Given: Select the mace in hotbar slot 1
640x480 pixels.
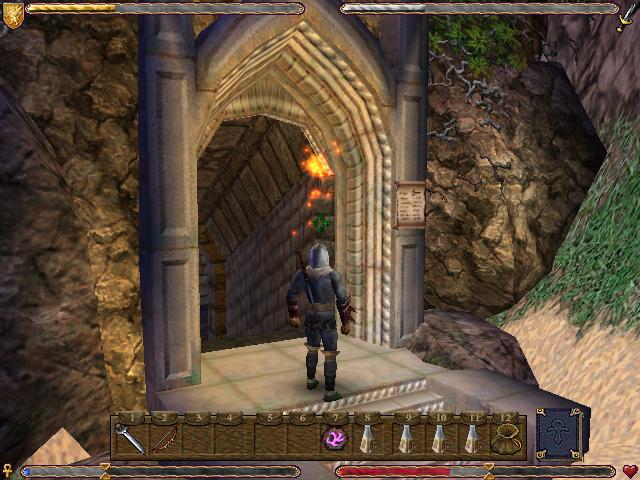Looking at the screenshot, I should pyautogui.click(x=131, y=437).
